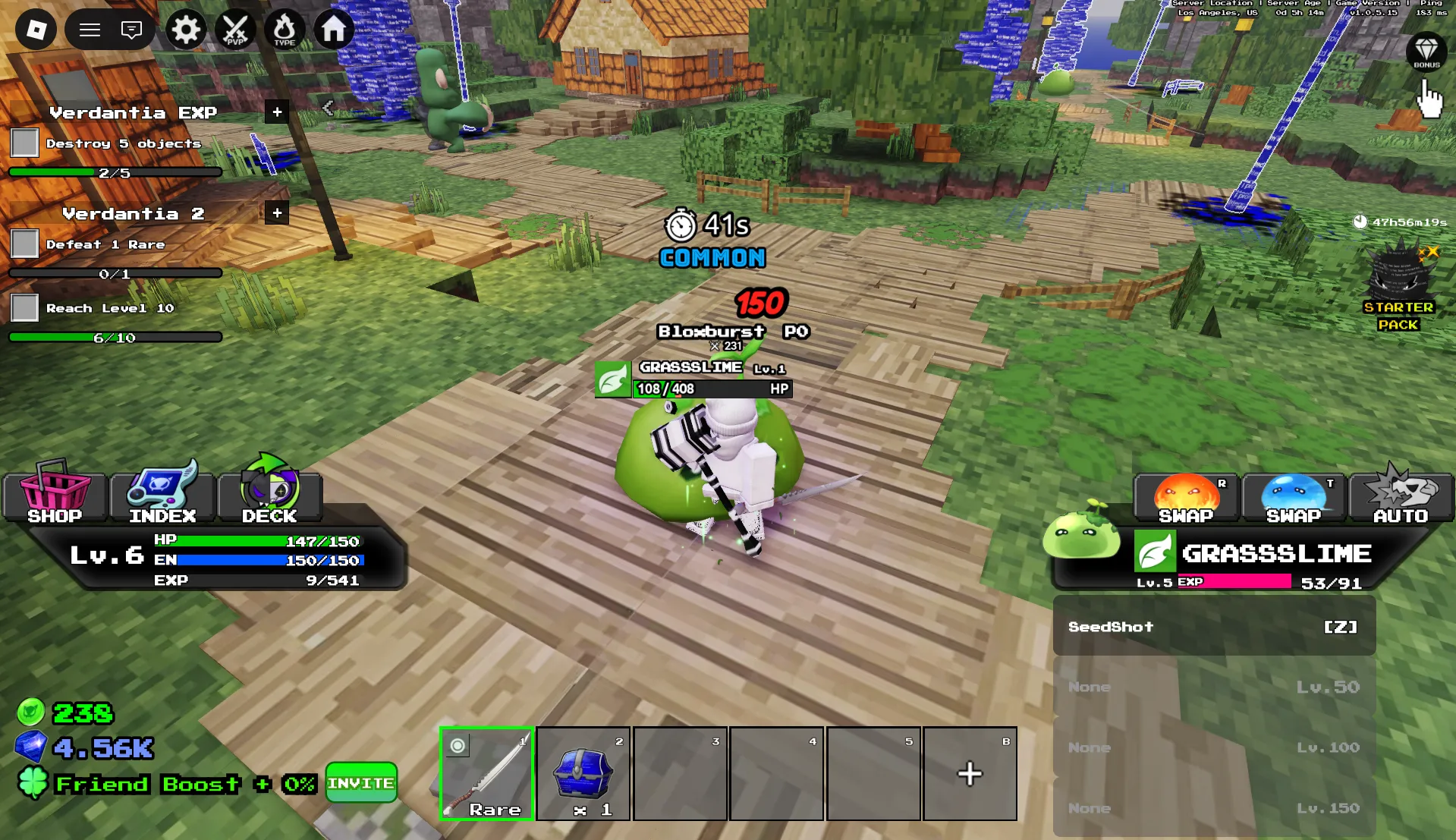Viewport: 1456px width, 840px height.
Task: Expand the Verdantia EXP quest plus button
Action: coord(277,112)
